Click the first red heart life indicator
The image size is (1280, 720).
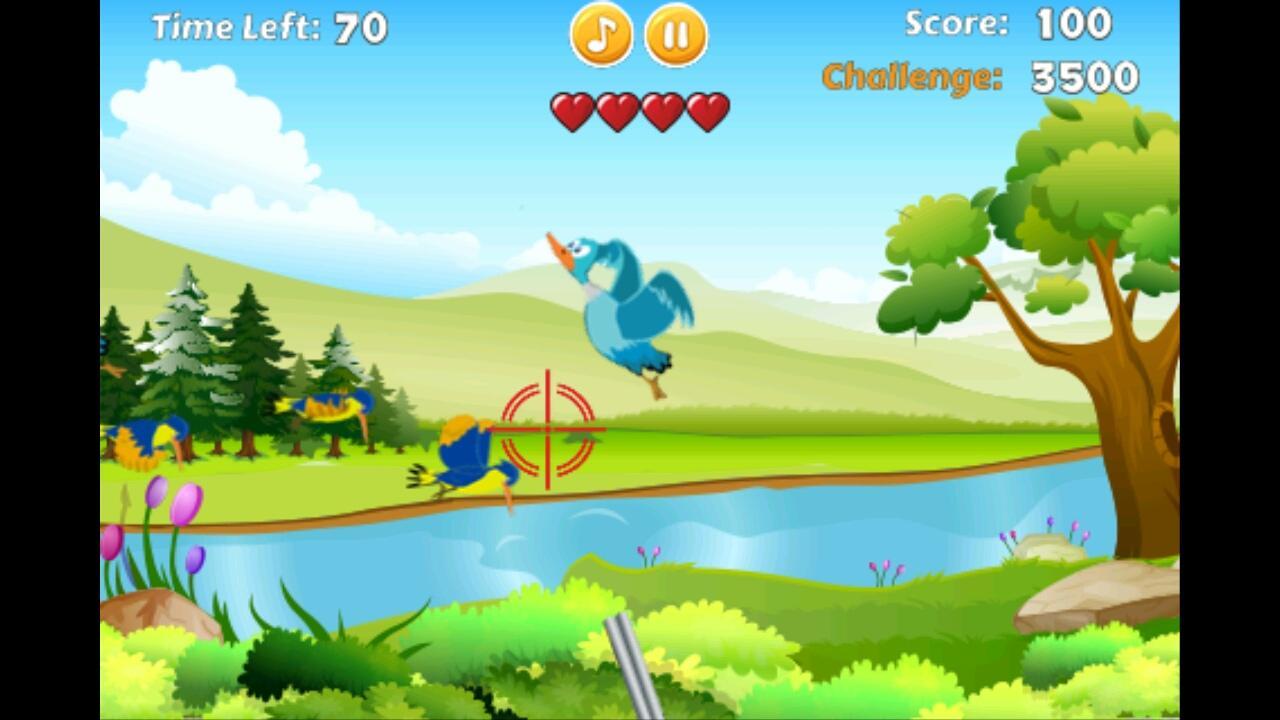click(x=574, y=110)
